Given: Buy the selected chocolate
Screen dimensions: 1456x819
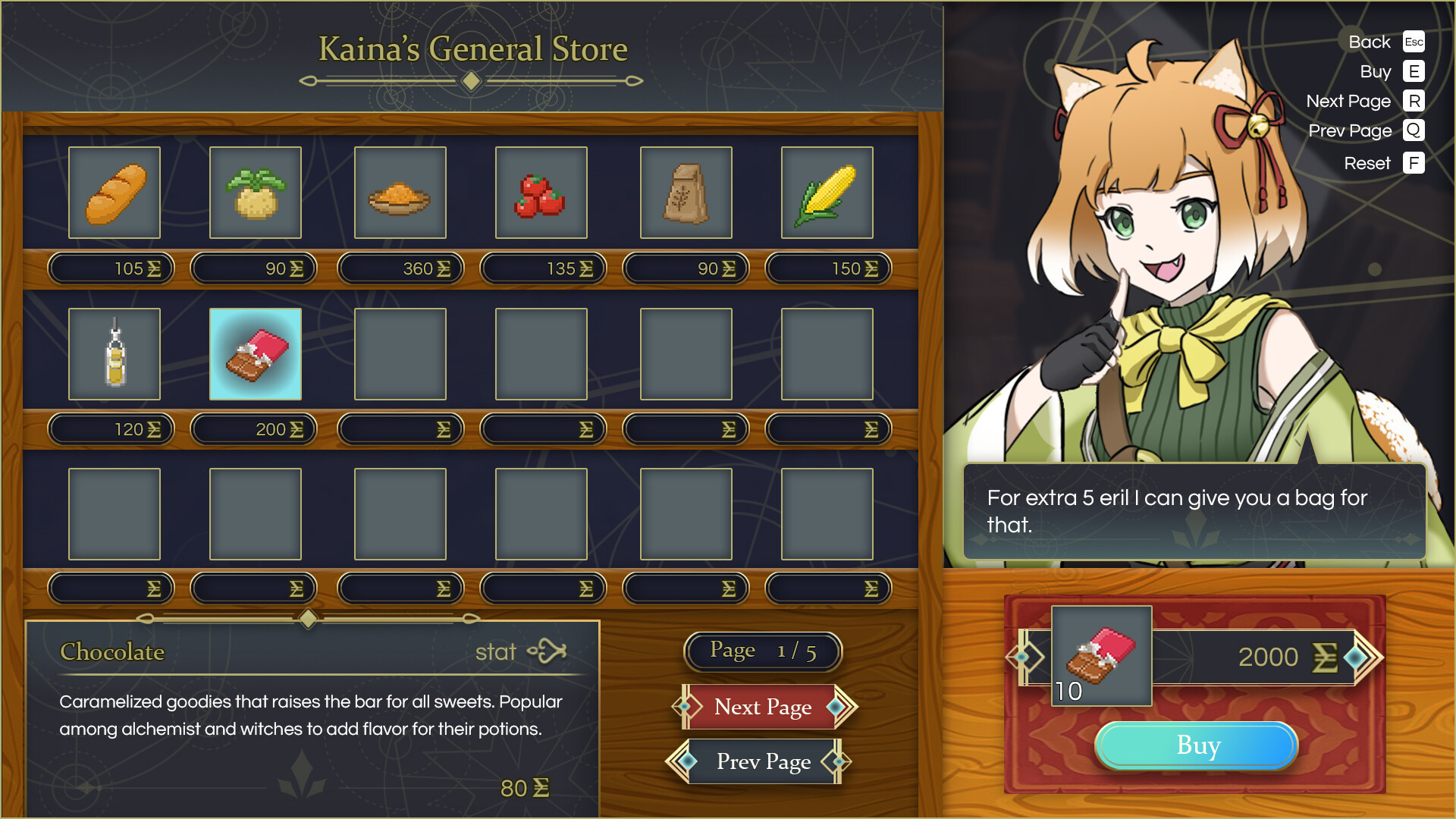Looking at the screenshot, I should tap(1197, 745).
